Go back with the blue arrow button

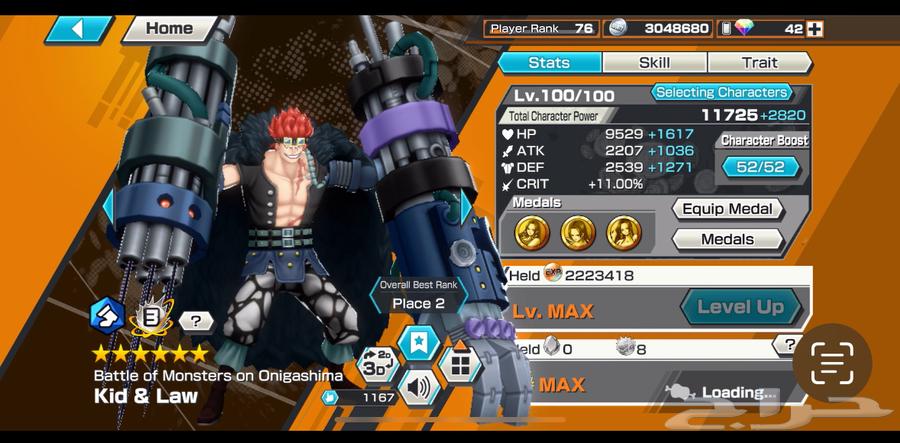[77, 29]
